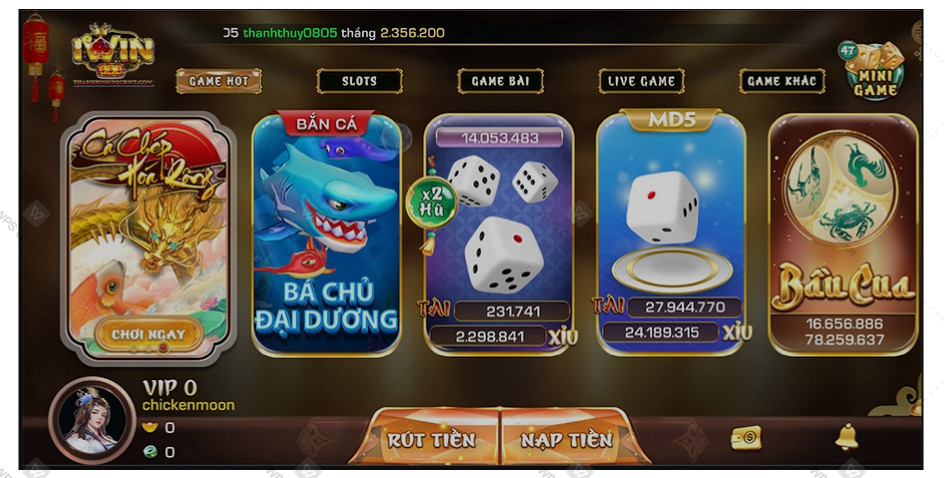Launch the Tài Xỉu three-dice game card
Viewport: 945px width, 478px height.
pyautogui.click(x=499, y=235)
